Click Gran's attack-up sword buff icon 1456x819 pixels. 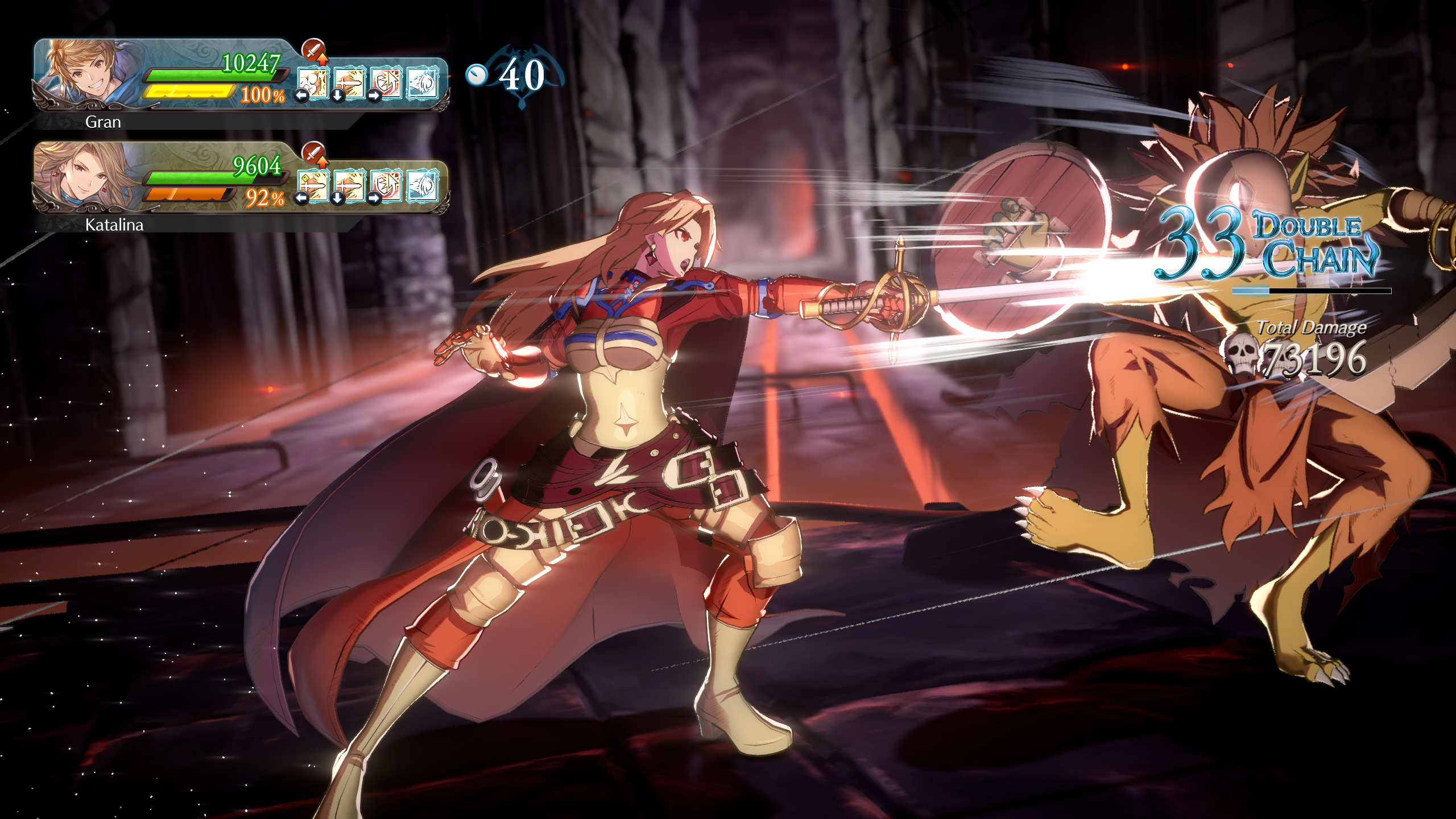(313, 50)
